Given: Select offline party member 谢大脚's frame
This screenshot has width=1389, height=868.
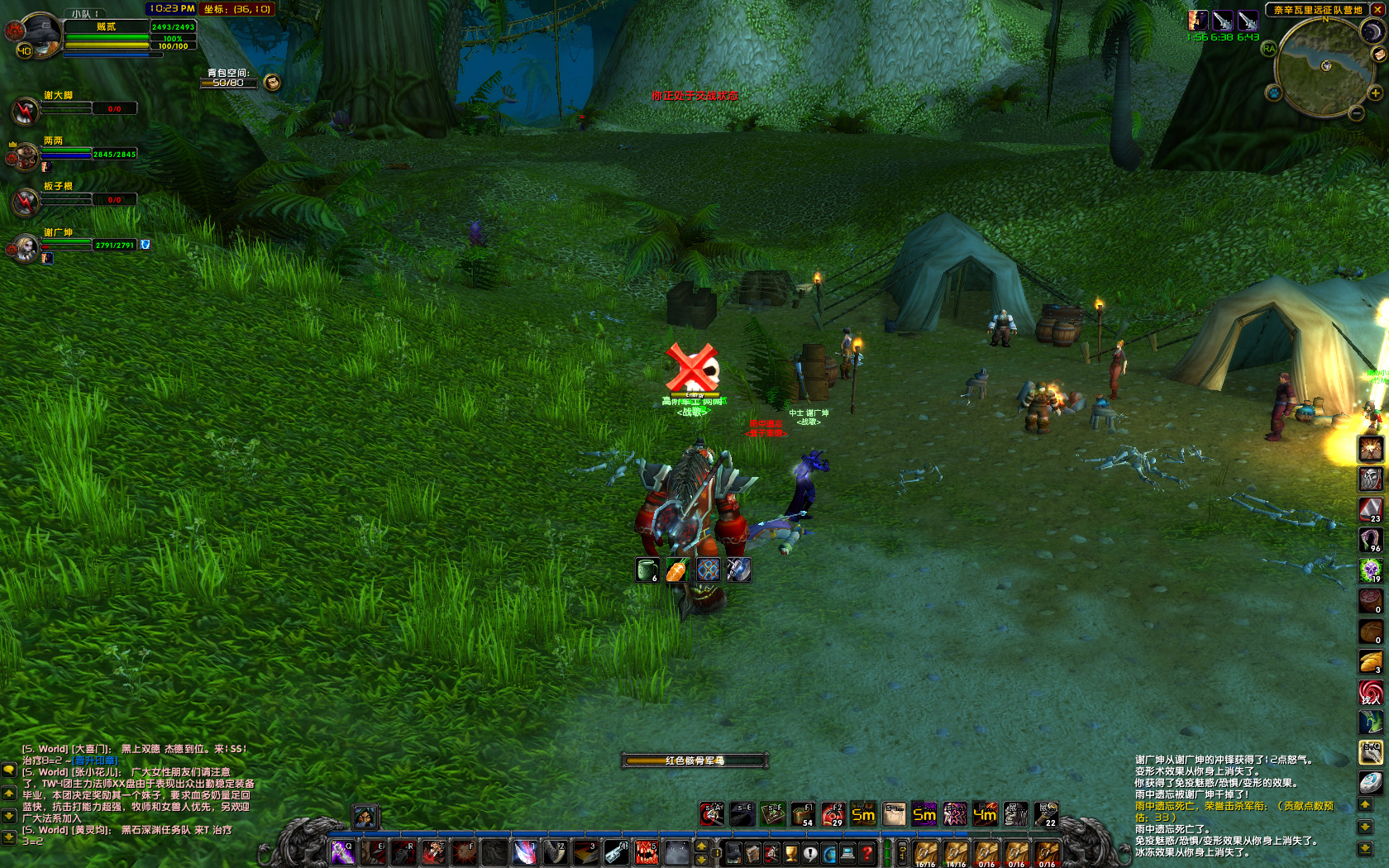Looking at the screenshot, I should coord(25,110).
